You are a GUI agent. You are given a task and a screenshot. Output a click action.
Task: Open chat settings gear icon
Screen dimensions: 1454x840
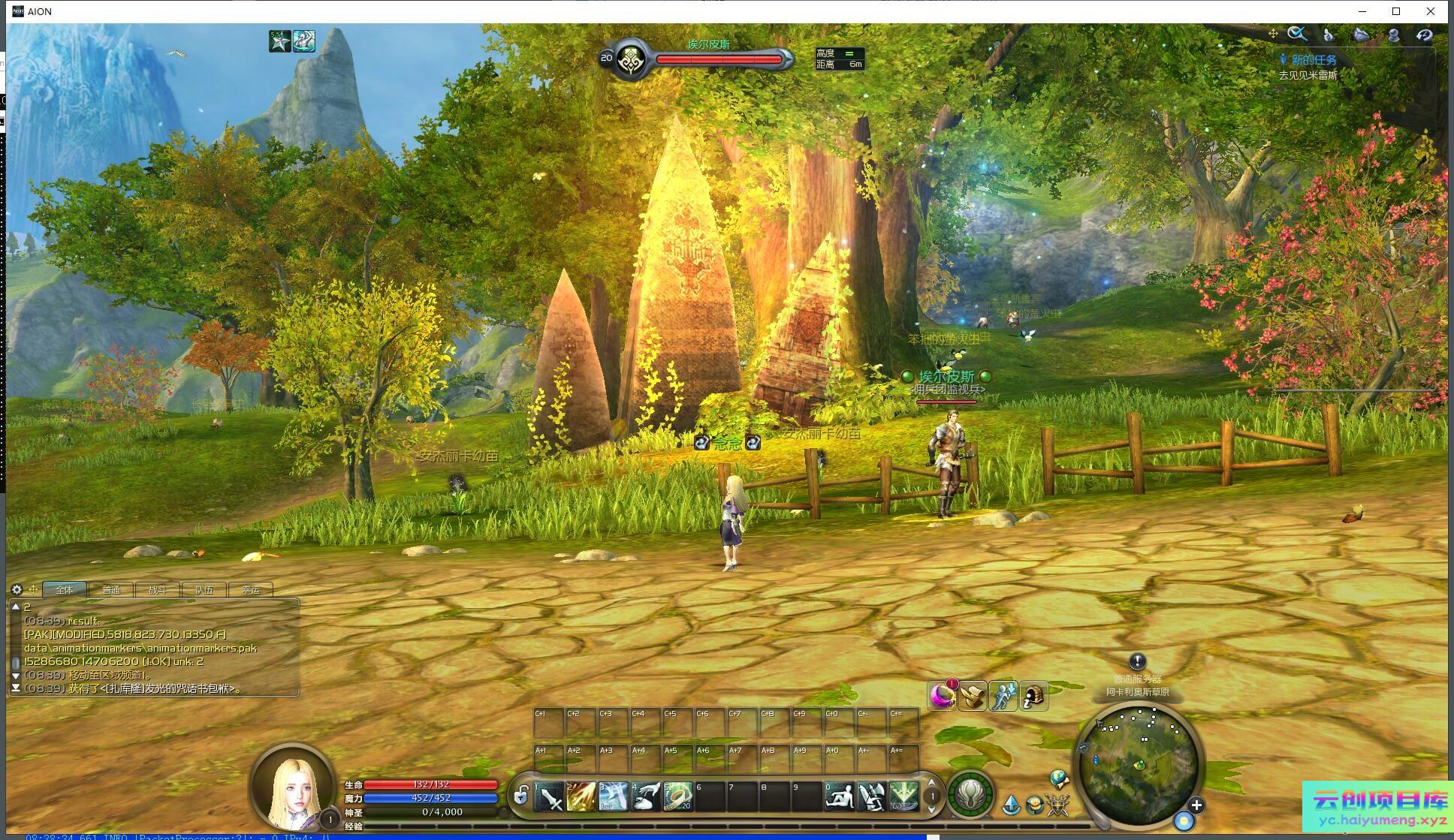coord(17,590)
